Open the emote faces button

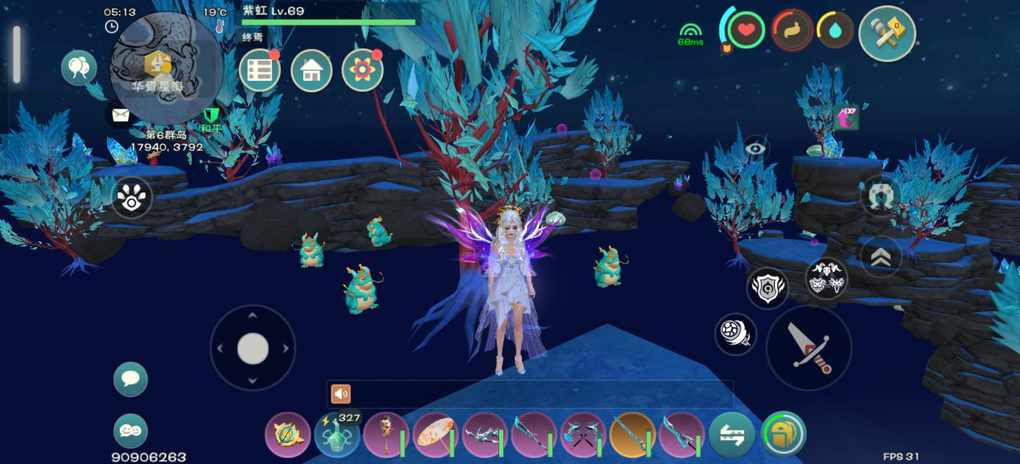pyautogui.click(x=131, y=430)
